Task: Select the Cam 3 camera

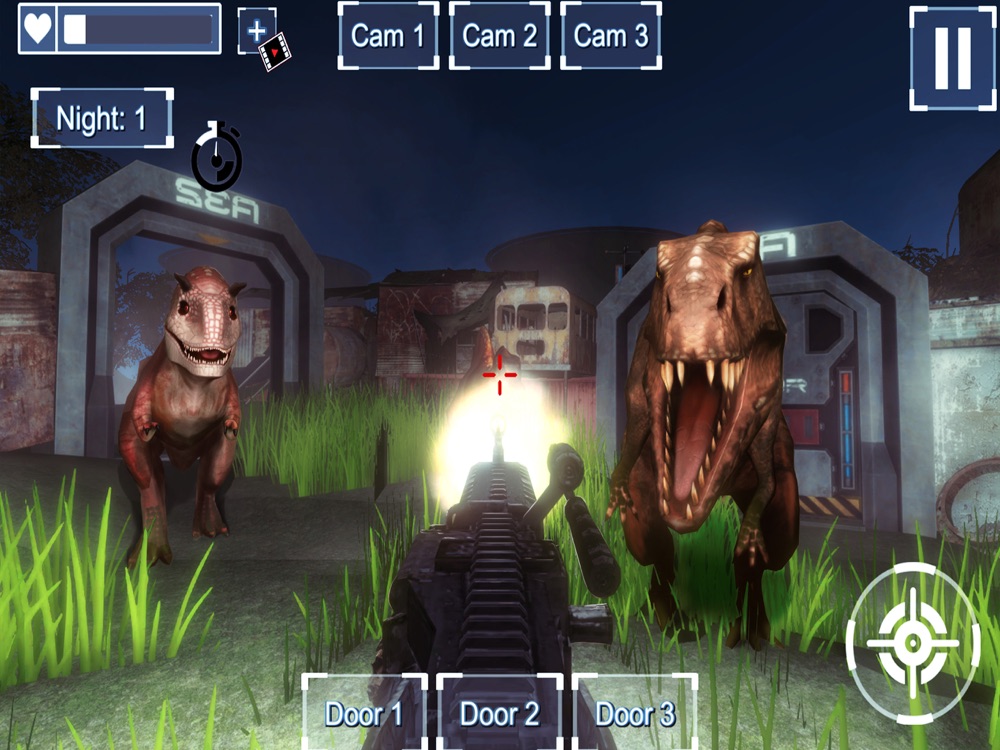Action: 610,36
